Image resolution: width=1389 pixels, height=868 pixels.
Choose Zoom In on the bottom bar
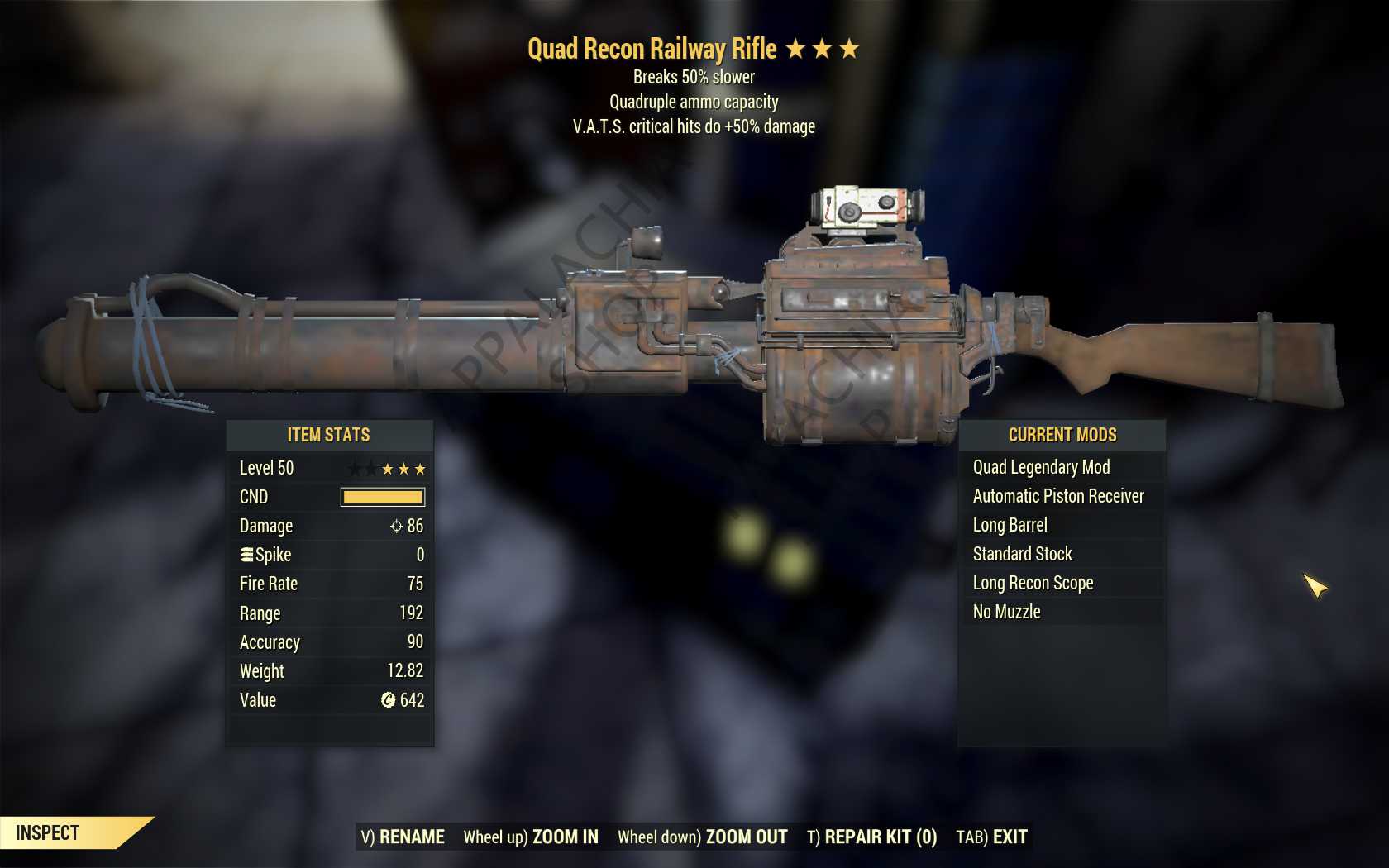pyautogui.click(x=531, y=837)
